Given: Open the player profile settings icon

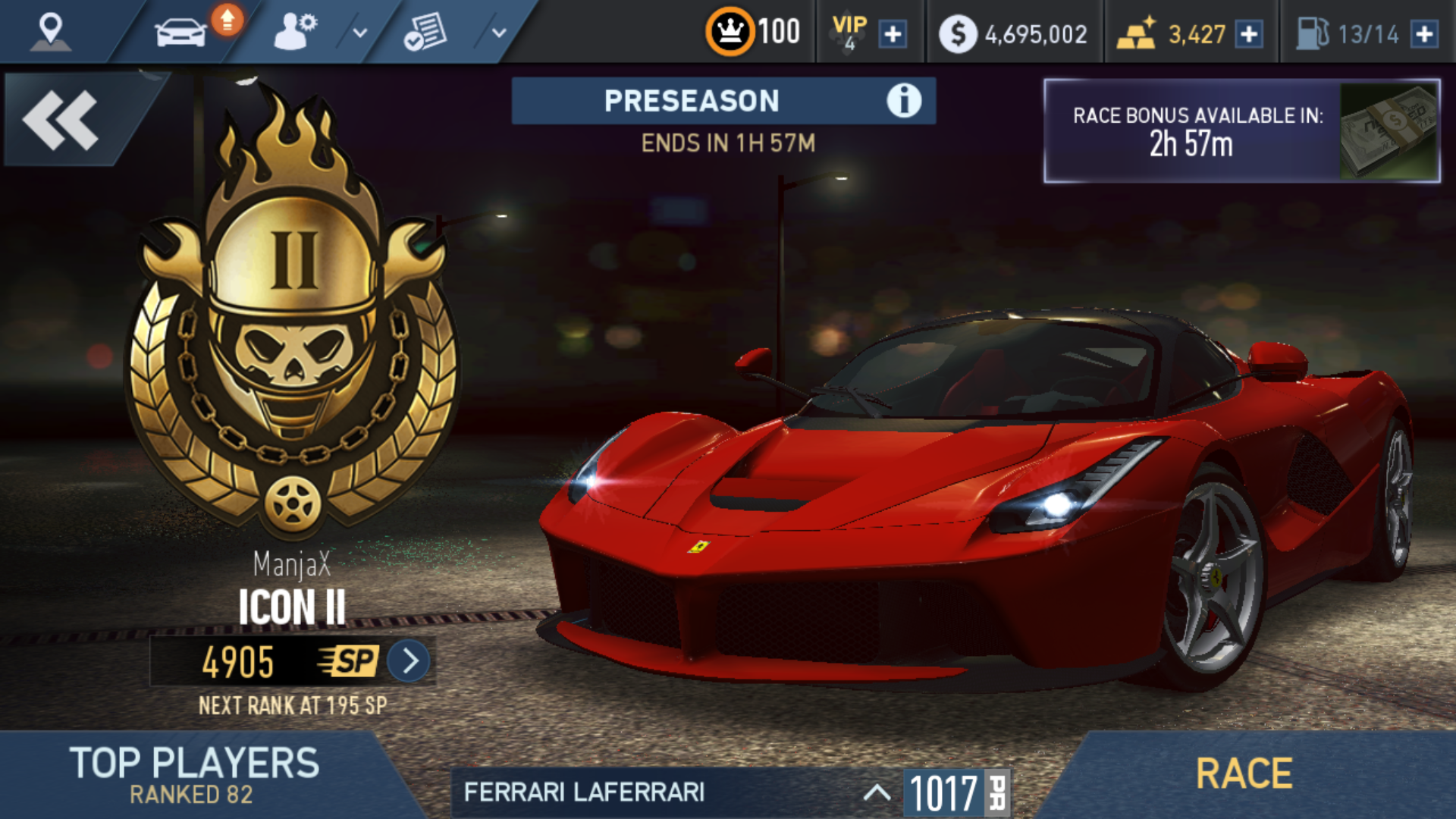Looking at the screenshot, I should [x=294, y=33].
